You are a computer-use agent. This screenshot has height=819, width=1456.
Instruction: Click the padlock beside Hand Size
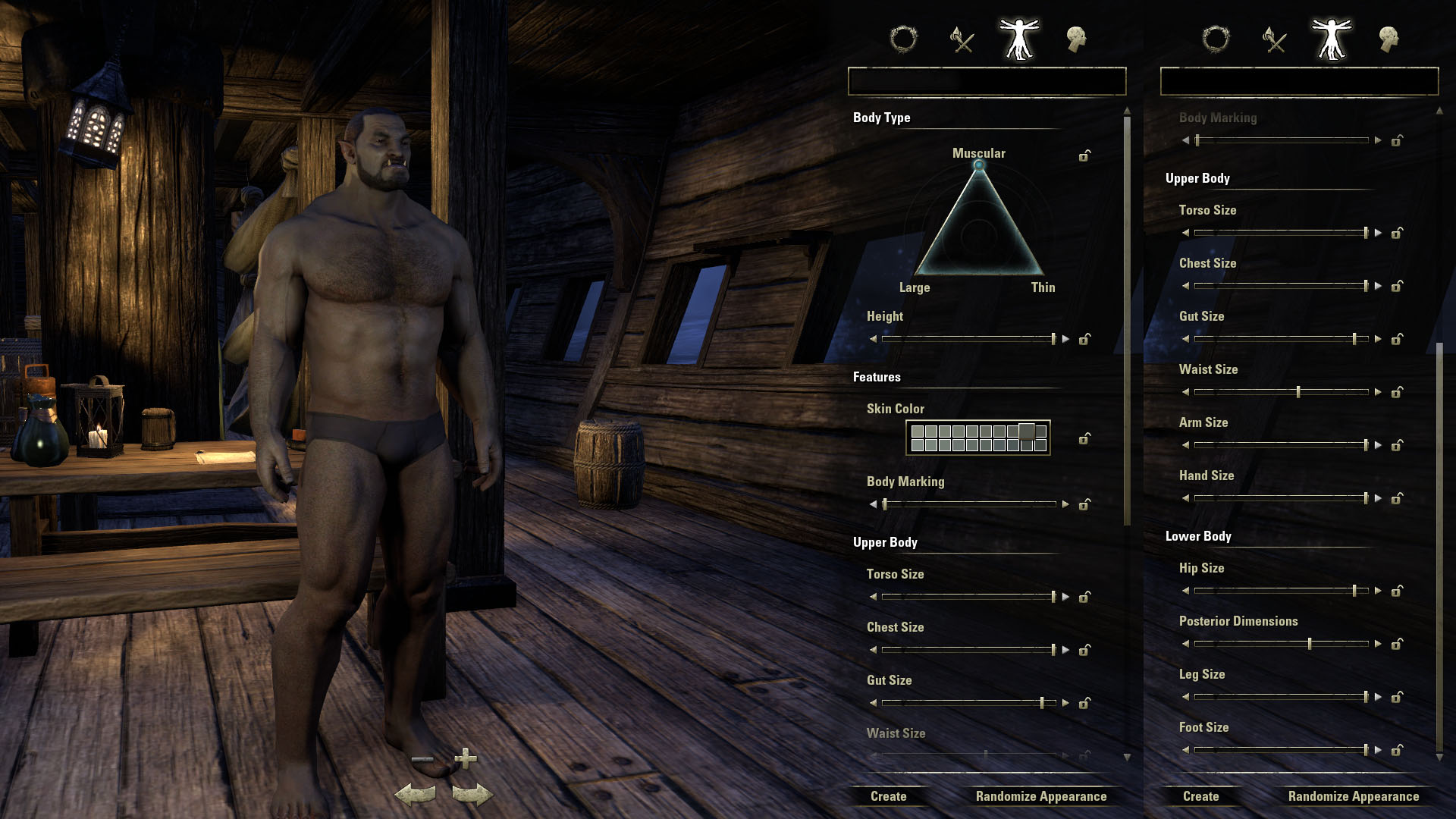(x=1396, y=499)
